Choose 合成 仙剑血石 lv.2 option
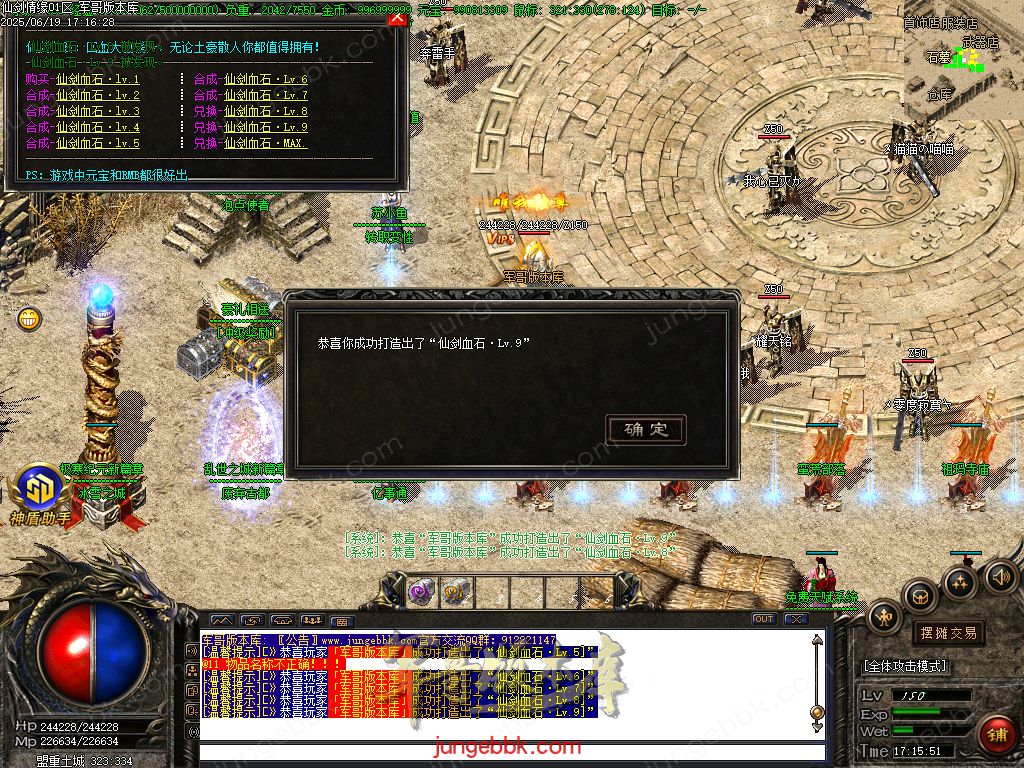Image resolution: width=1024 pixels, height=768 pixels. click(x=83, y=95)
